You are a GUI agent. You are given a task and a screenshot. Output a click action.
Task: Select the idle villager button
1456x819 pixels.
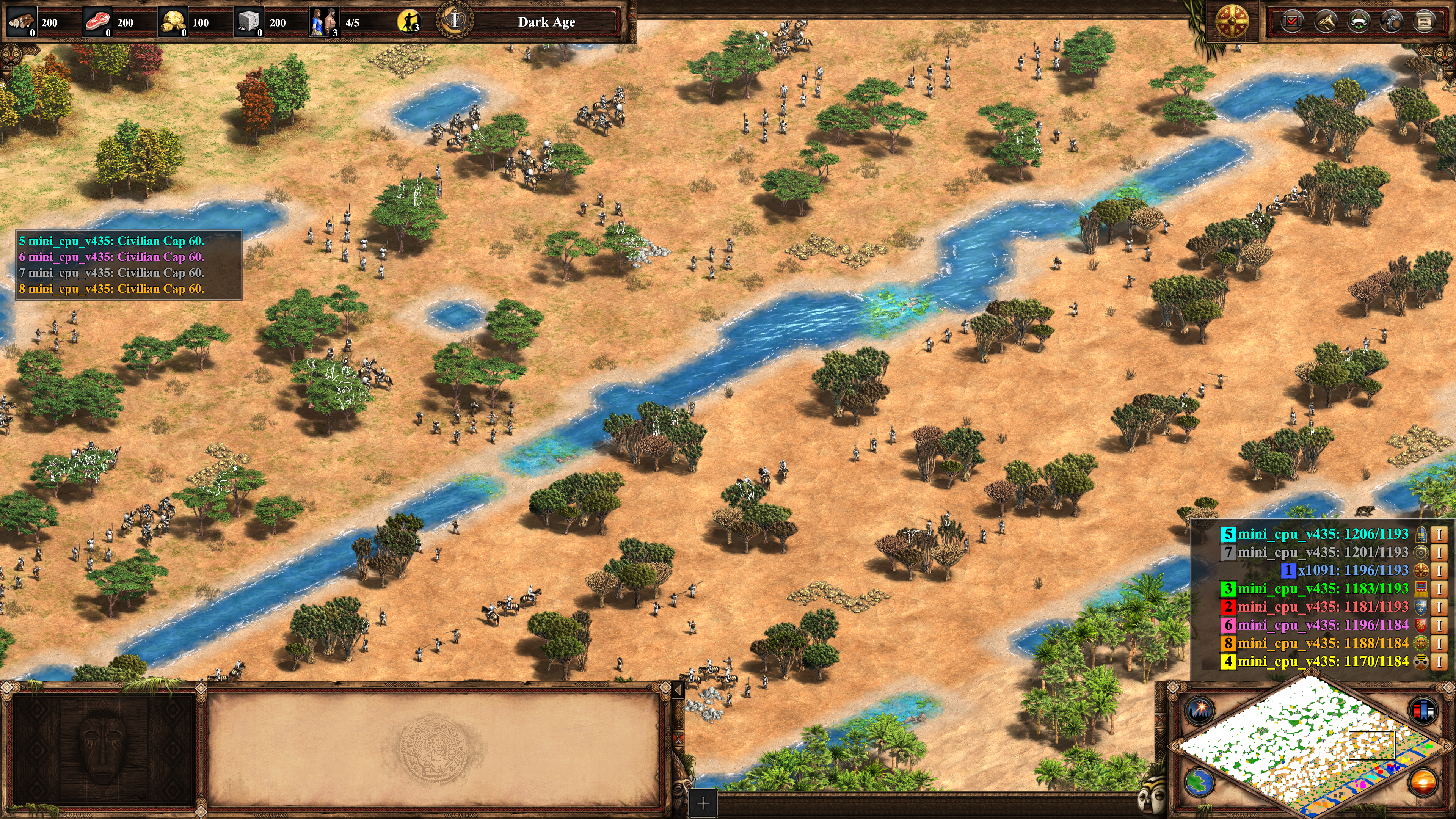tap(409, 23)
